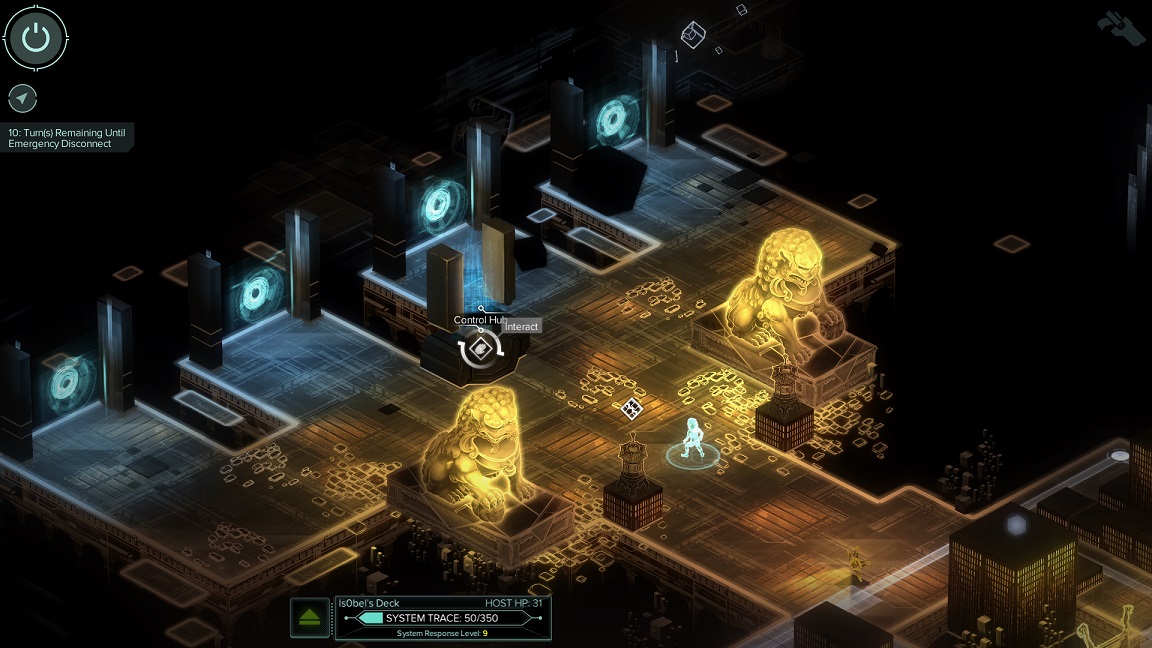The width and height of the screenshot is (1152, 648).
Task: Select the navigation arrow icon
Action: coord(22,98)
